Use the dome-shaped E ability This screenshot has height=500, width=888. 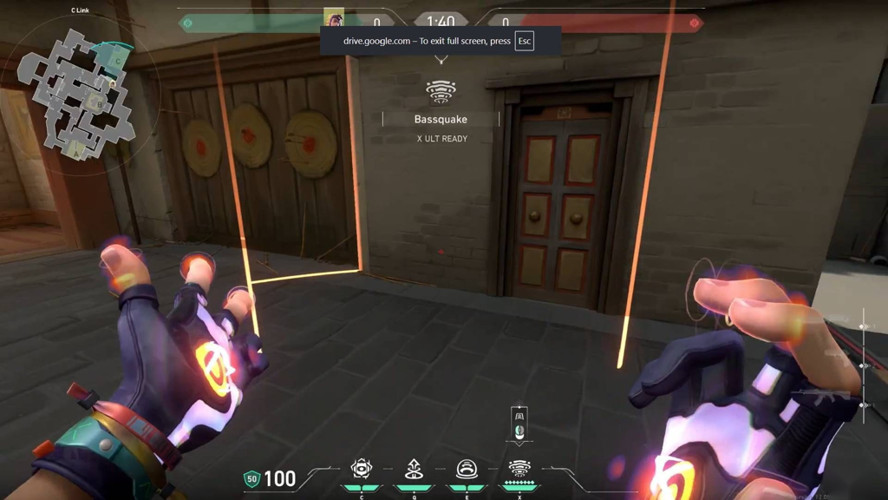466,468
